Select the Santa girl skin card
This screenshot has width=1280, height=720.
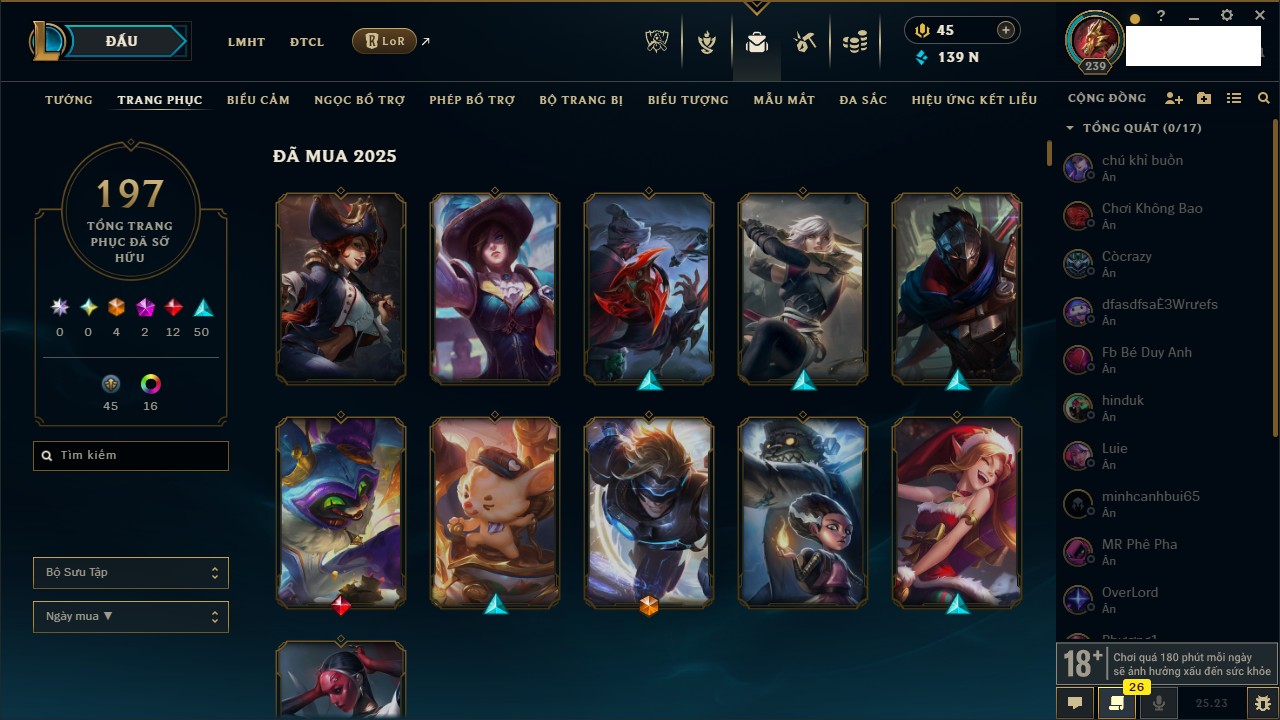pyautogui.click(x=957, y=511)
